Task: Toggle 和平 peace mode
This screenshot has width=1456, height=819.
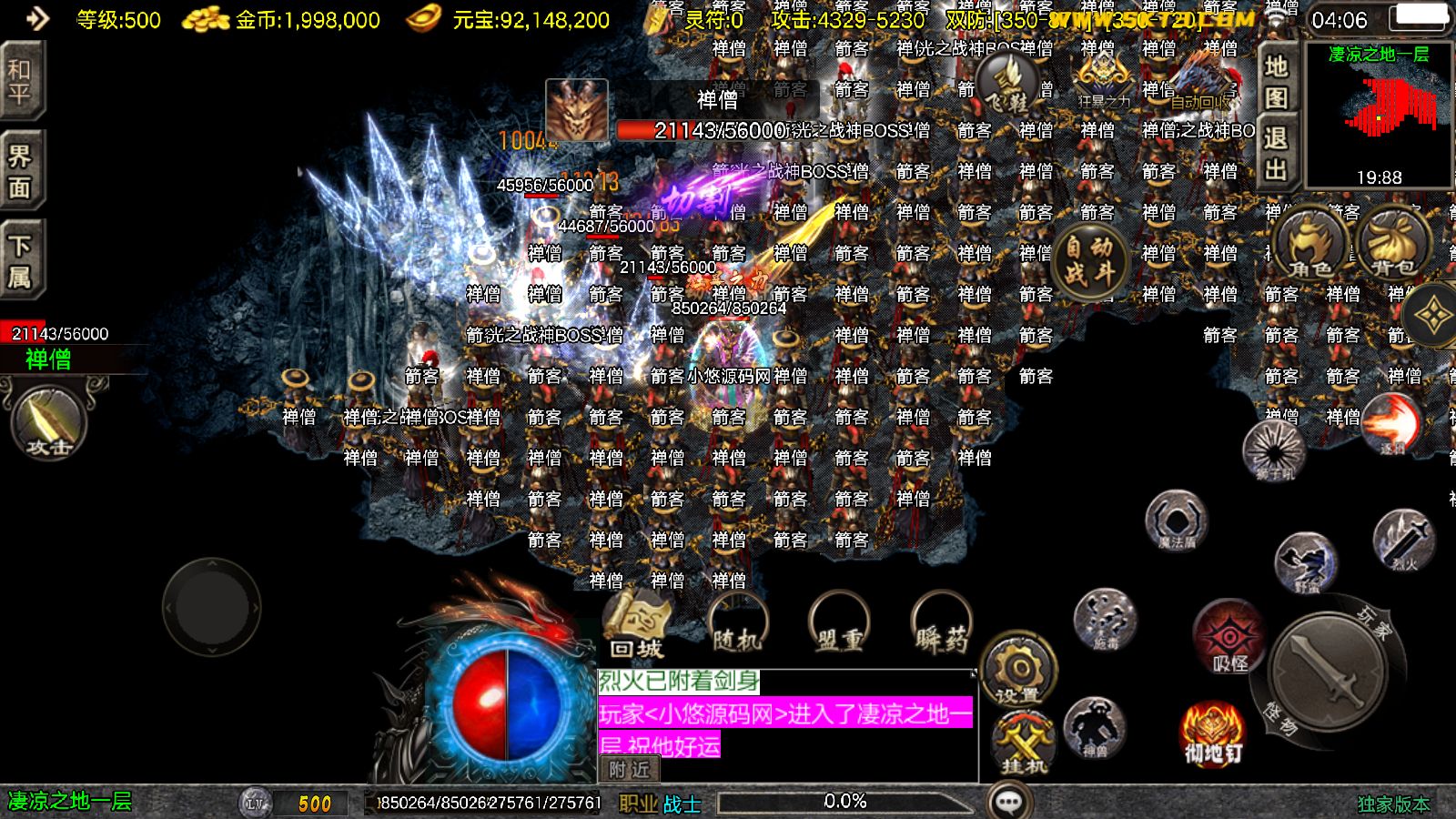Action: point(20,76)
